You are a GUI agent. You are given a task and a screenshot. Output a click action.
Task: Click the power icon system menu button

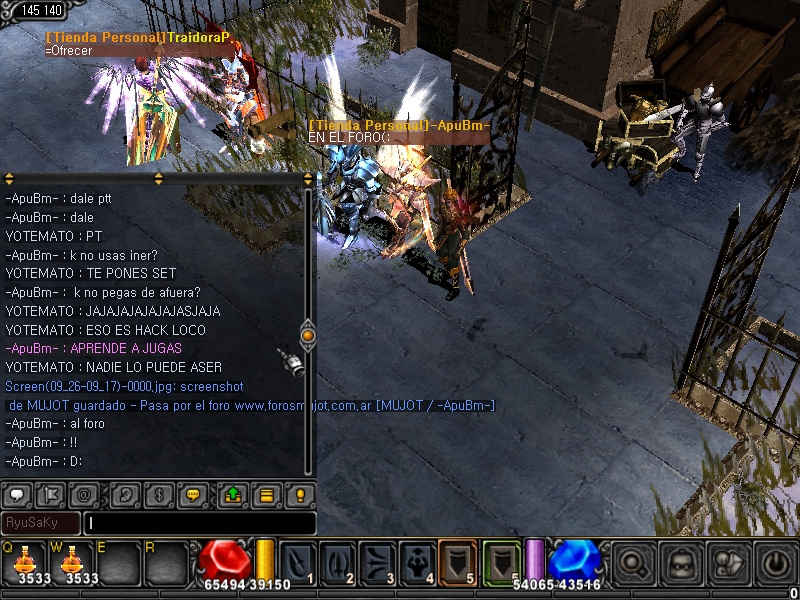776,562
